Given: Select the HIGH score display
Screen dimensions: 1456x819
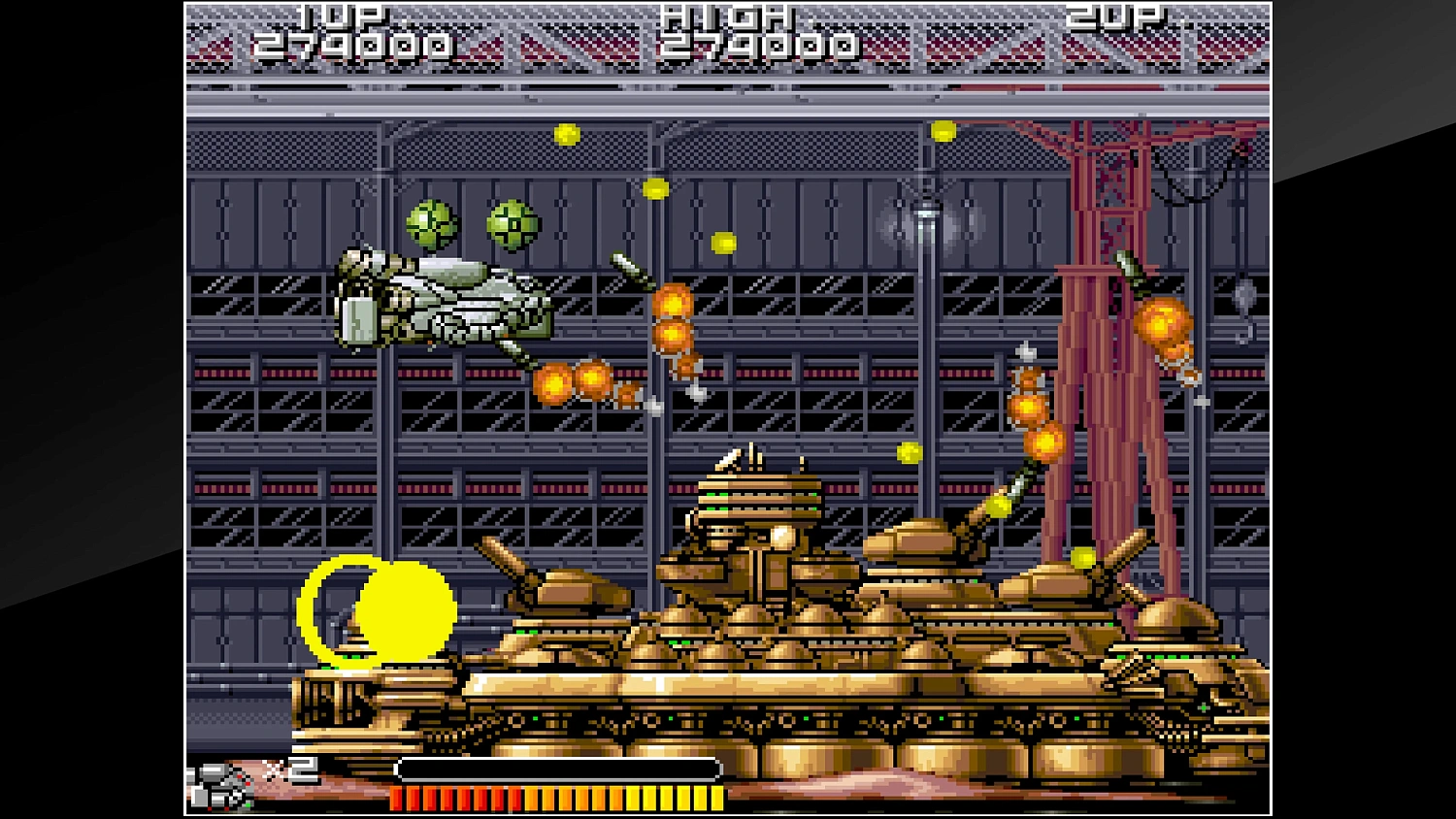Looking at the screenshot, I should click(761, 42).
